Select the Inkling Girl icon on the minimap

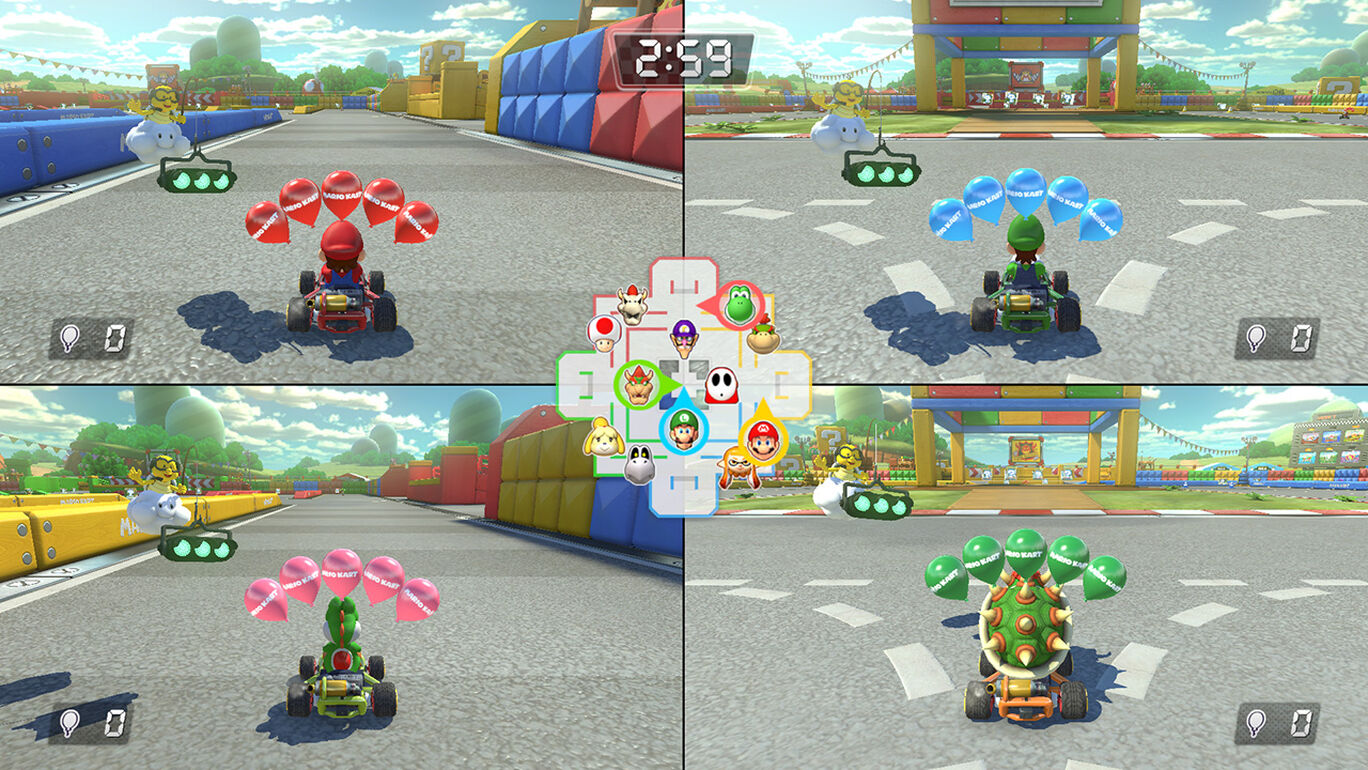point(737,464)
